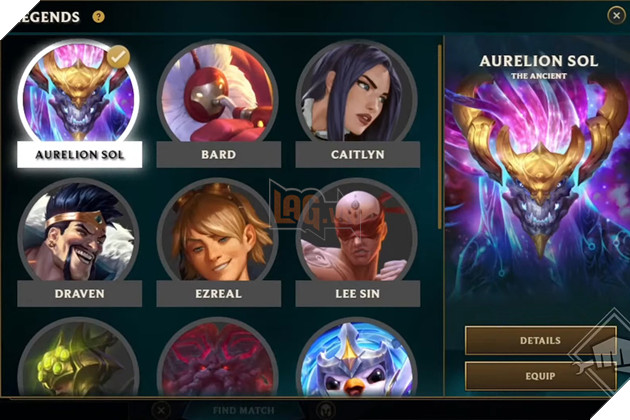
Task: Choose the red horned legend portrait
Action: (217, 360)
